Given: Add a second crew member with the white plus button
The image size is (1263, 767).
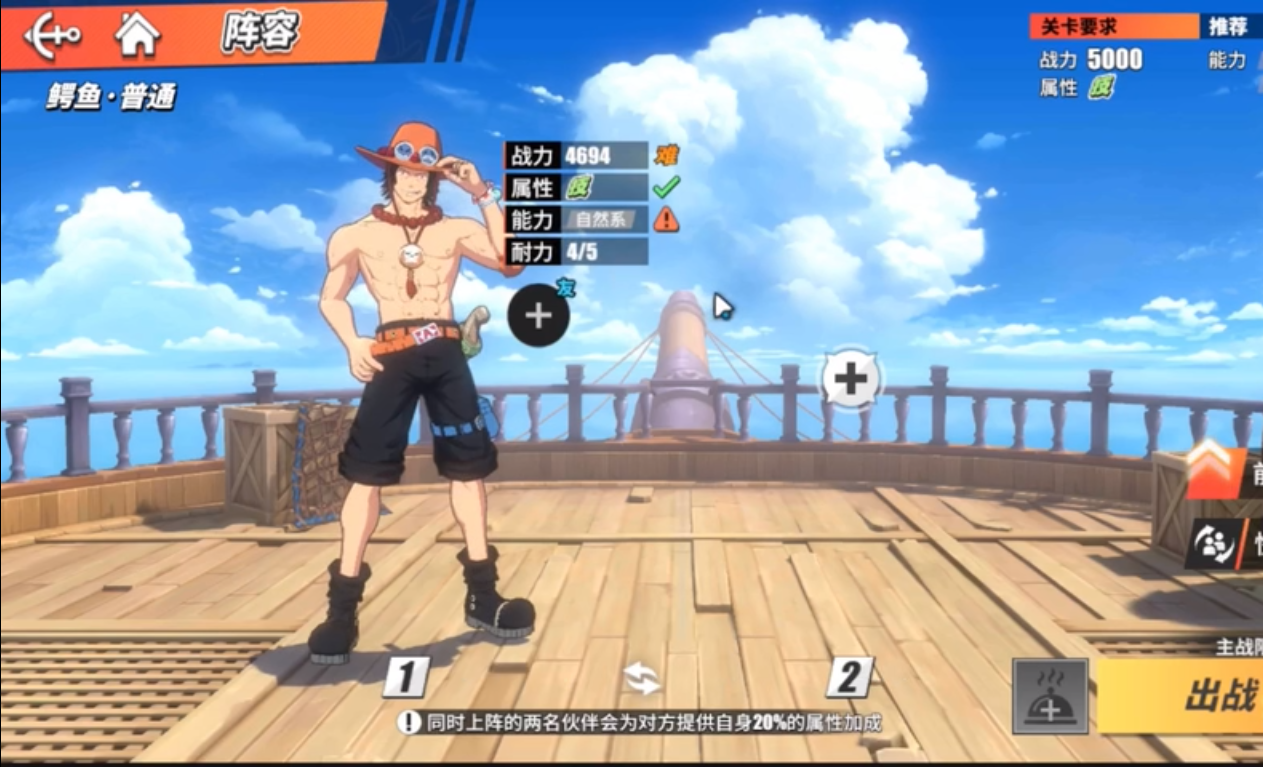Looking at the screenshot, I should [x=851, y=379].
